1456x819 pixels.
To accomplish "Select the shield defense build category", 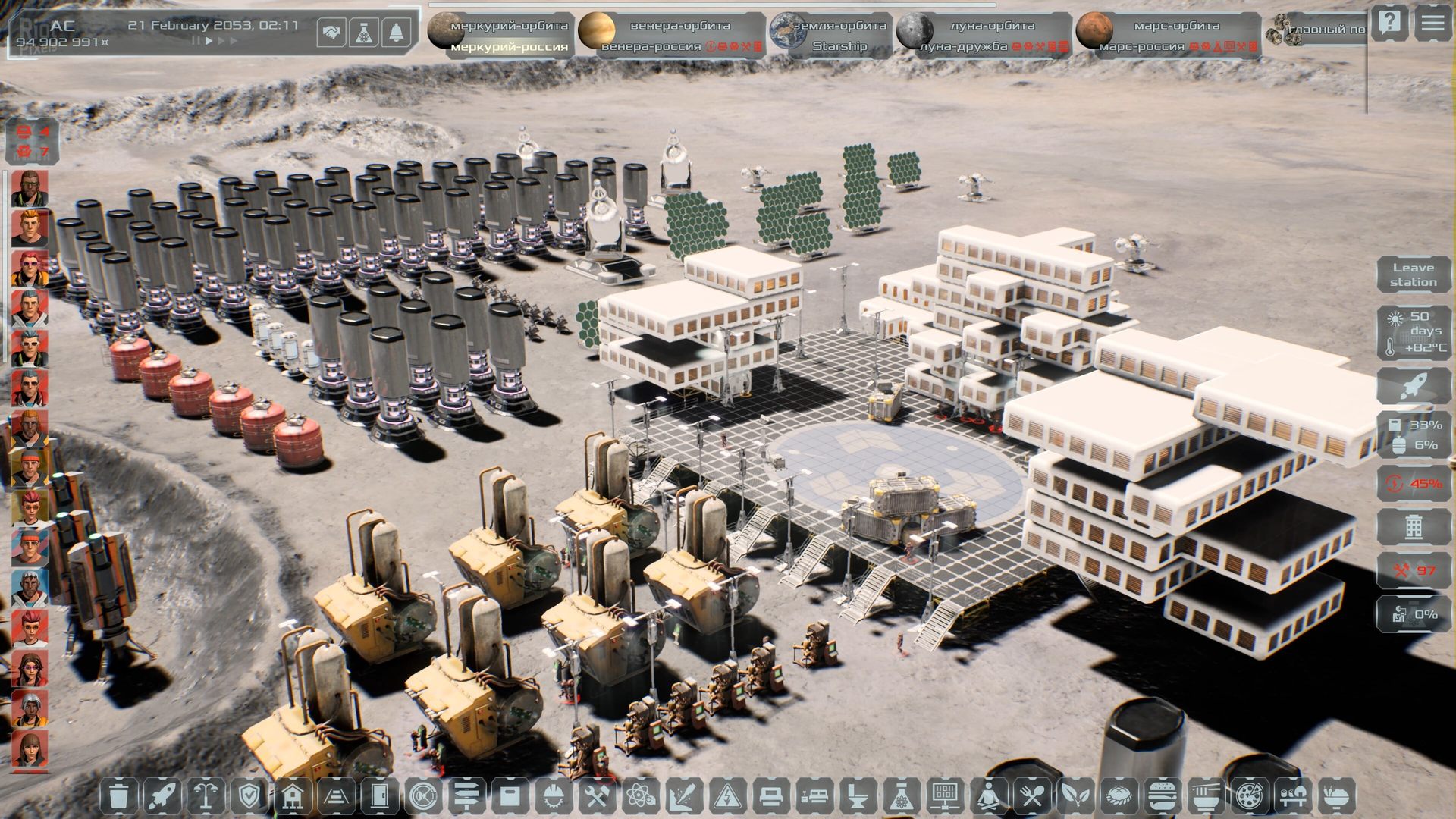I will (x=249, y=797).
